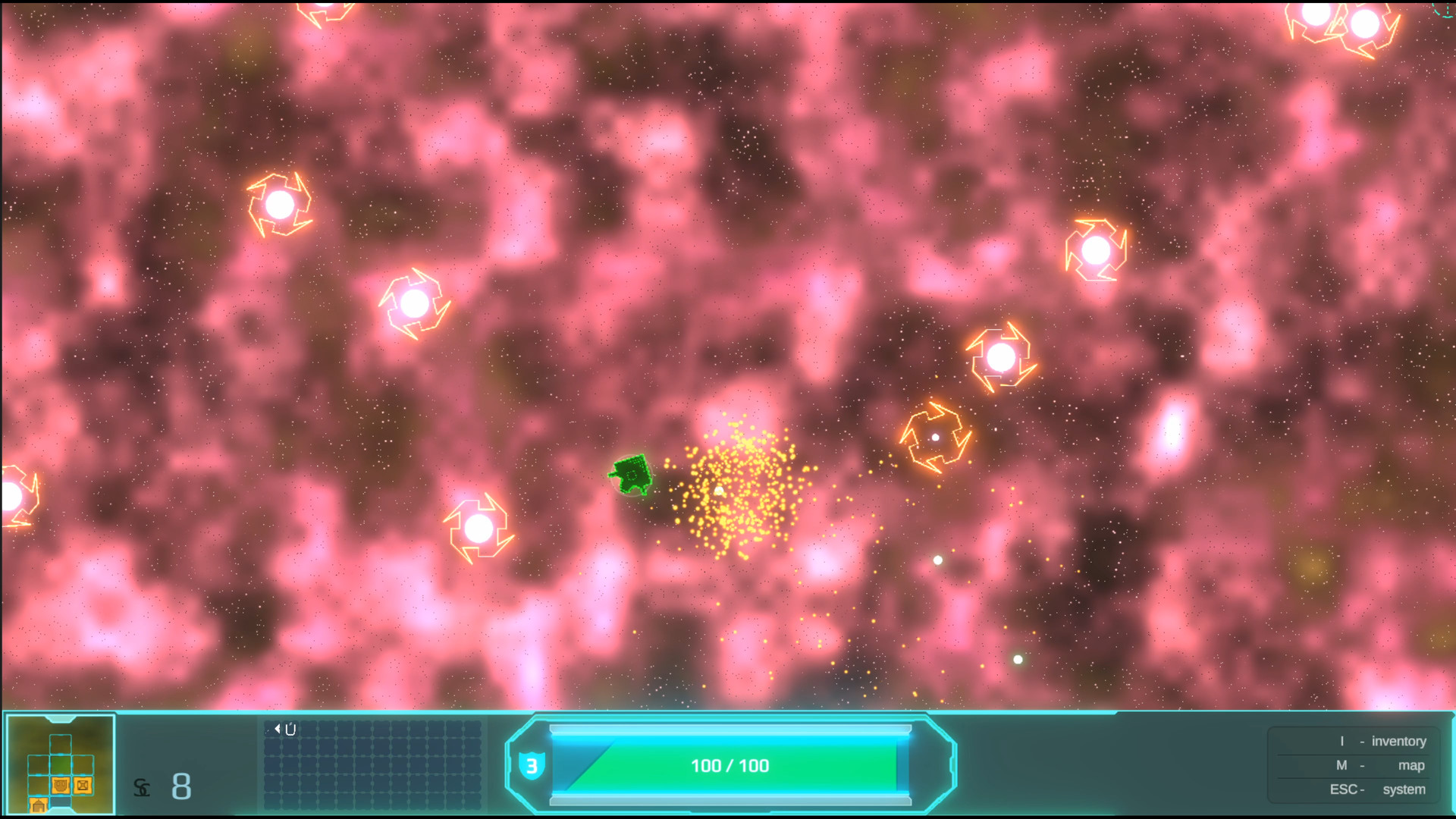Select the green player ship in the nebula
The height and width of the screenshot is (819, 1456).
pos(630,475)
